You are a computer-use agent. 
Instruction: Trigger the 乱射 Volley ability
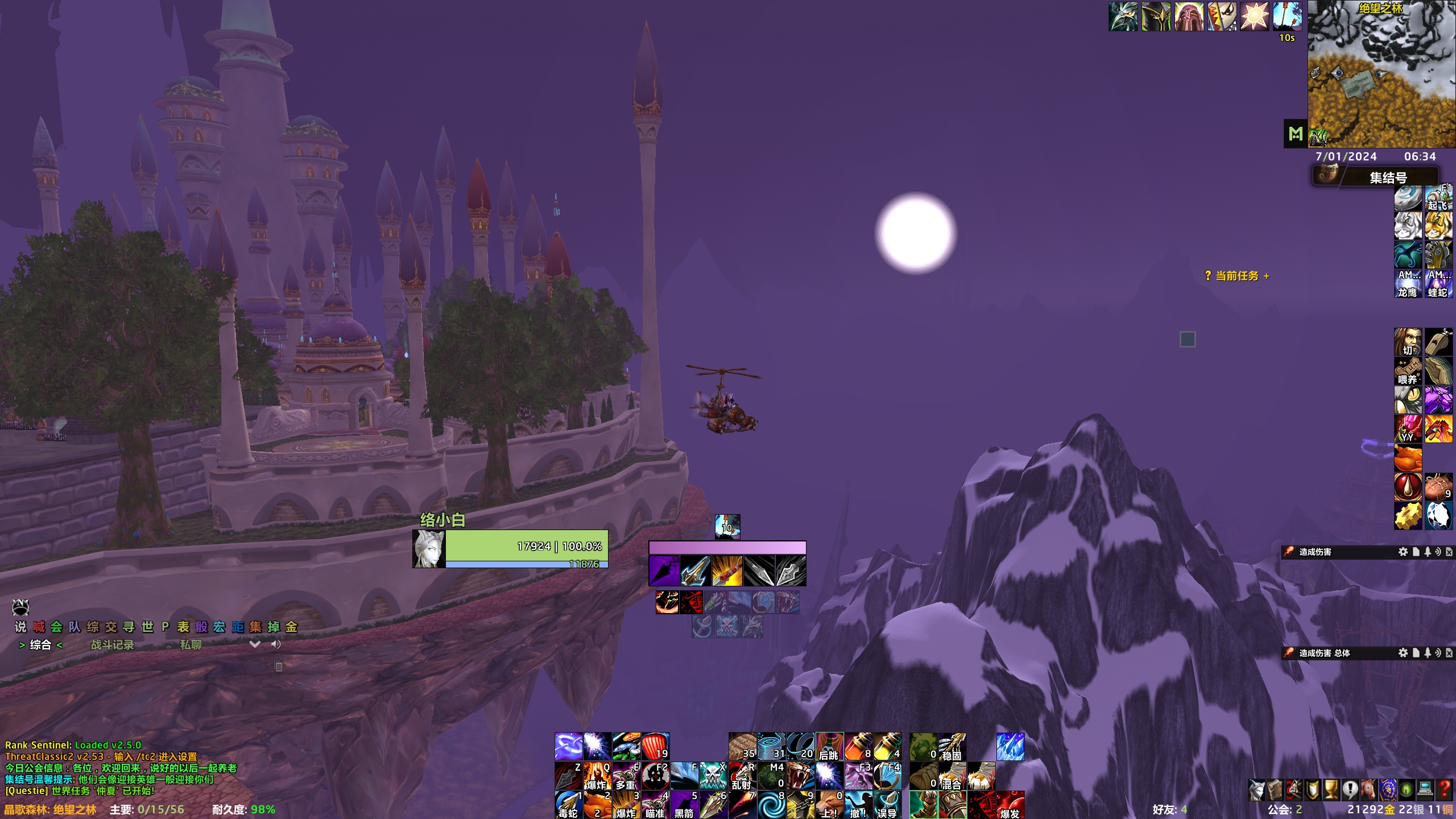click(x=742, y=776)
